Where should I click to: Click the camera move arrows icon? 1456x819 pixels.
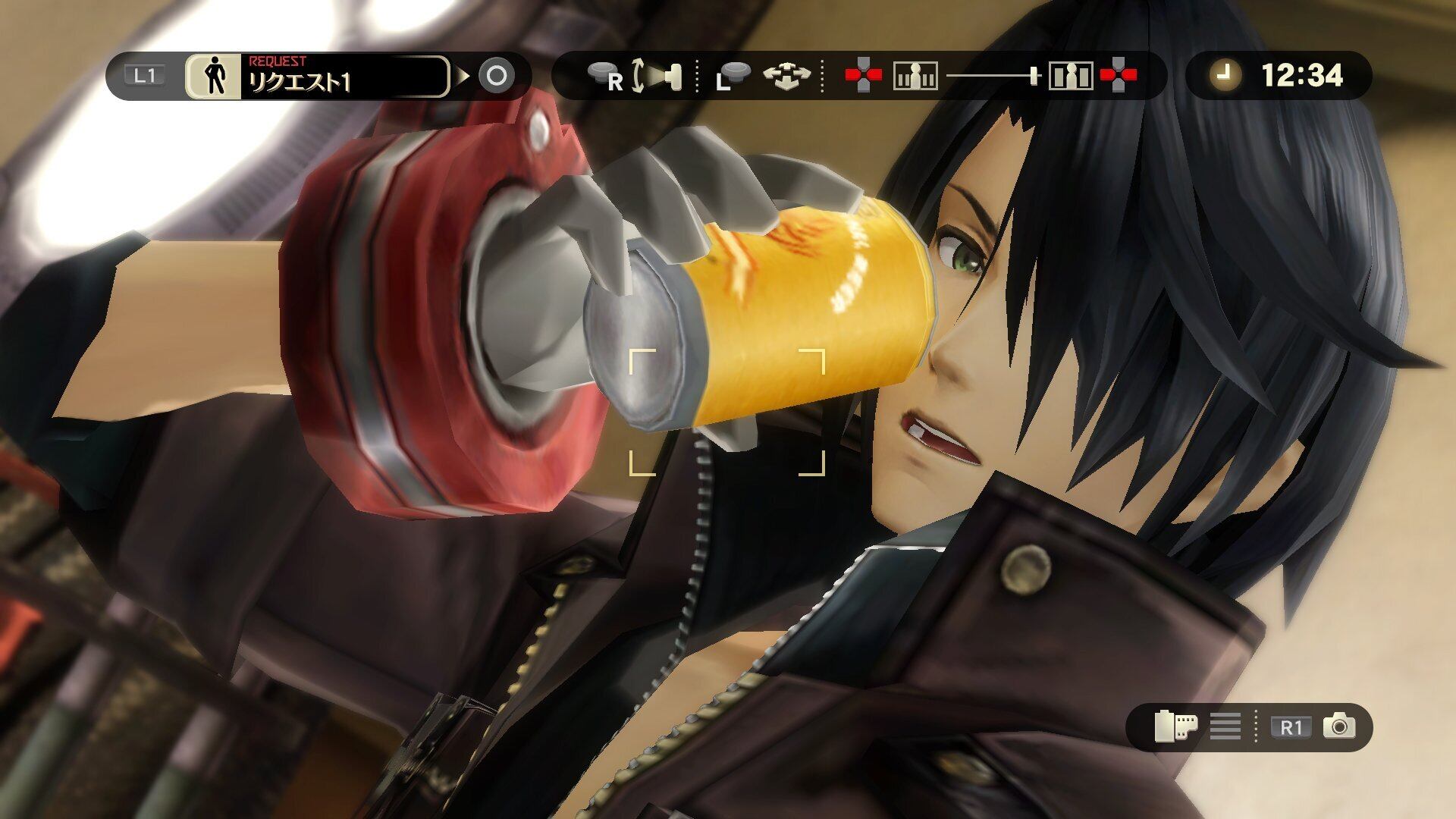coord(786,76)
